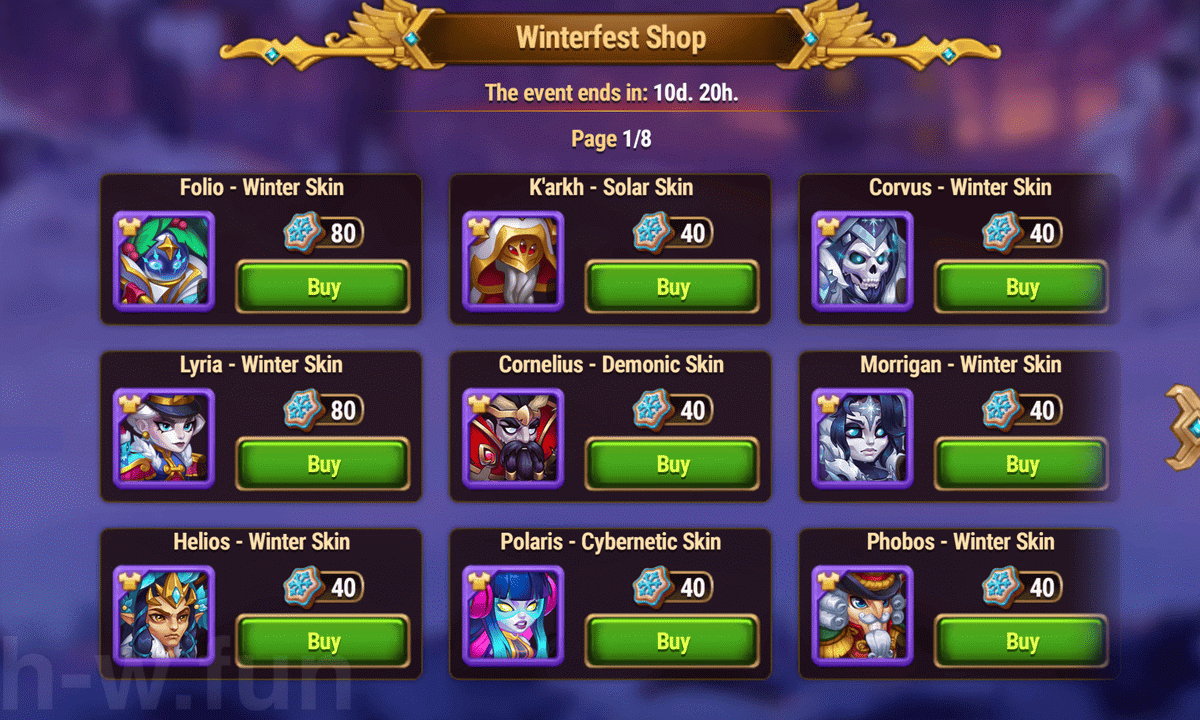Image resolution: width=1200 pixels, height=720 pixels.
Task: Buy the Corvus Winter Skin
Action: pyautogui.click(x=1021, y=287)
